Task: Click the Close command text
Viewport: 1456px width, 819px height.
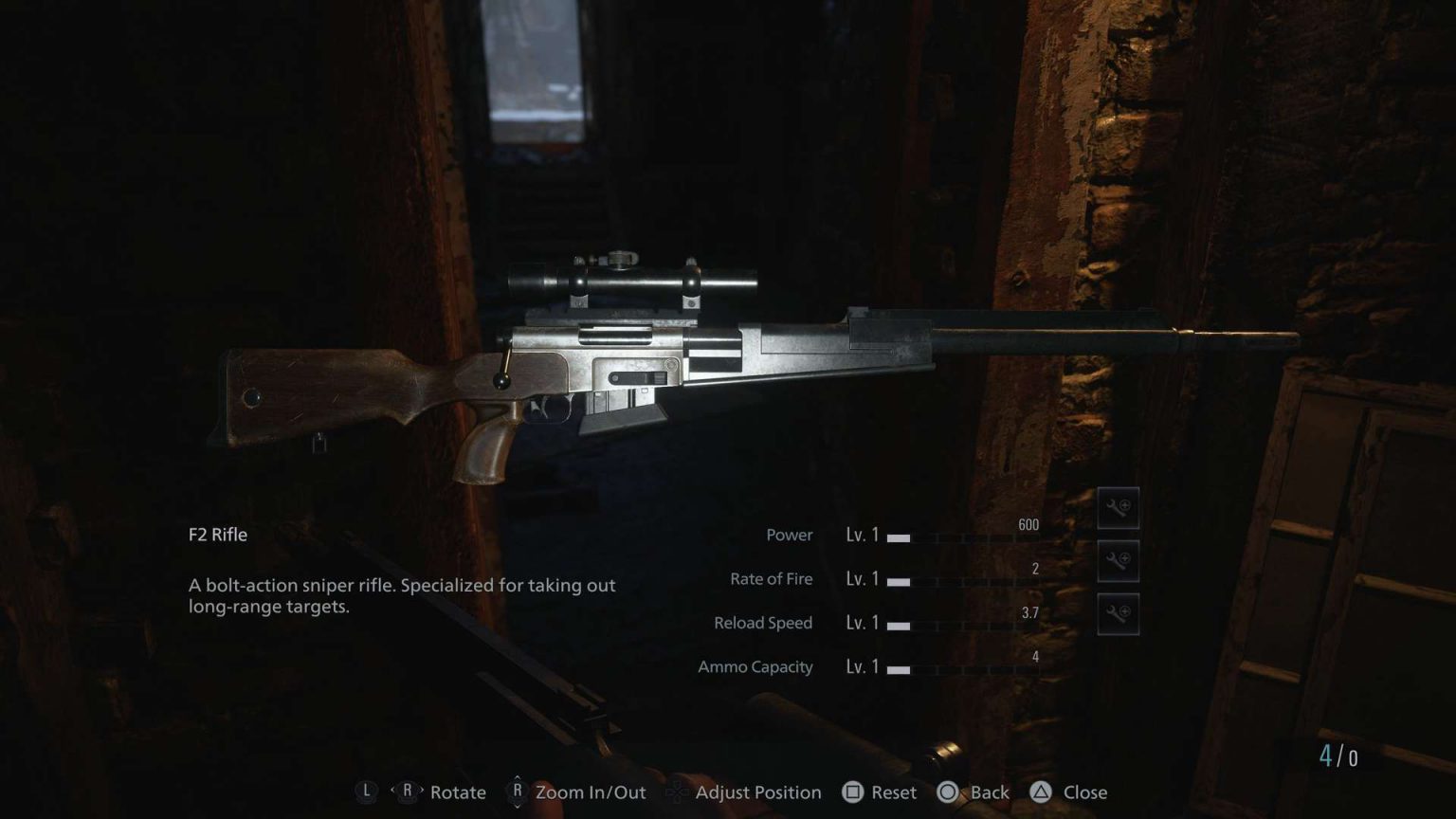Action: click(1083, 792)
